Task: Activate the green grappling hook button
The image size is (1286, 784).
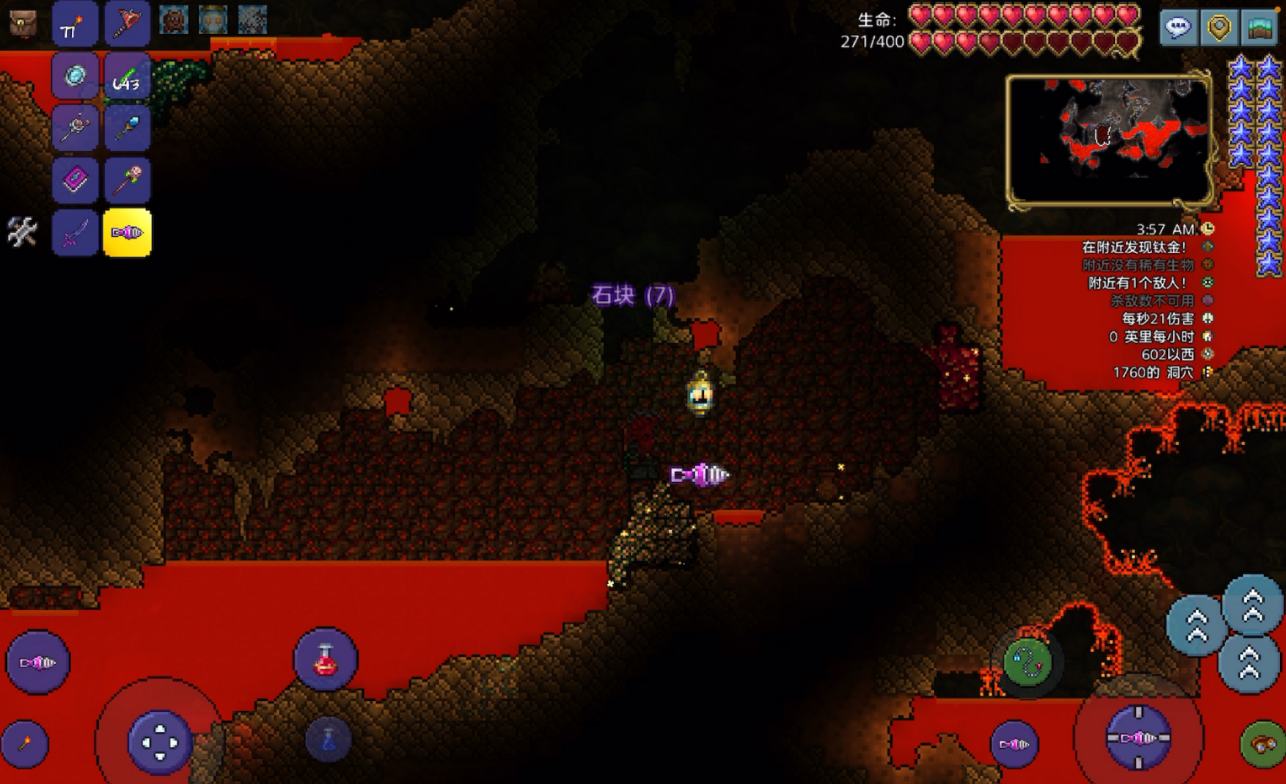Action: click(1028, 661)
